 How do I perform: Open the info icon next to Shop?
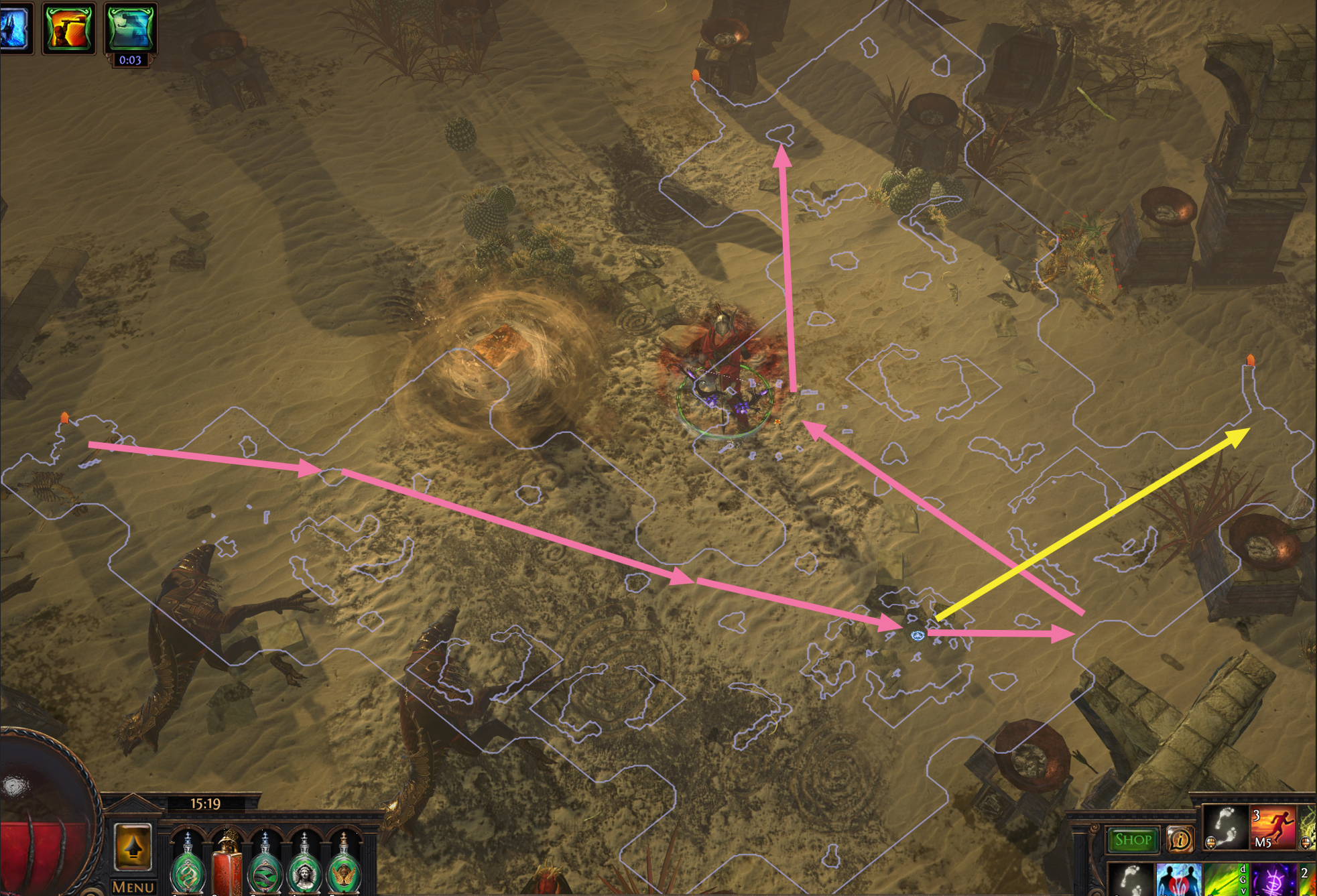(x=1181, y=838)
